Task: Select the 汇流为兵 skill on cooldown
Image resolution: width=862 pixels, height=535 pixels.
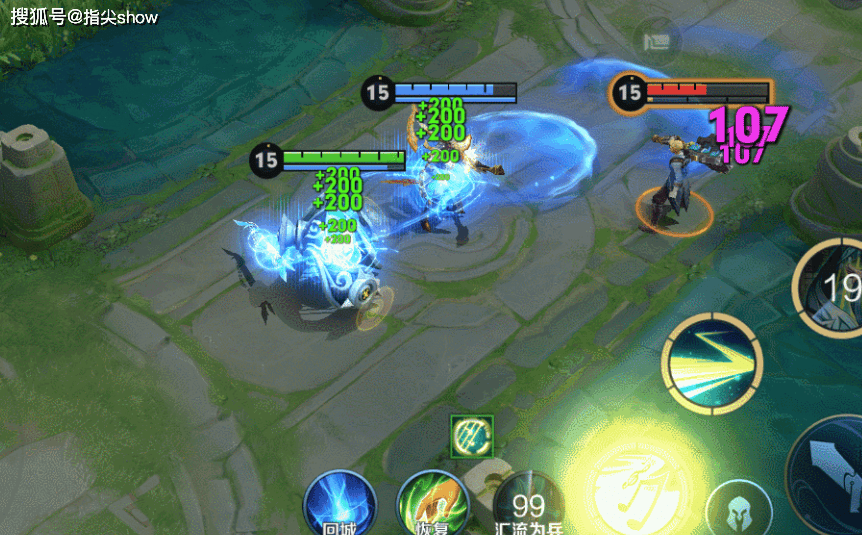Action: tap(527, 503)
